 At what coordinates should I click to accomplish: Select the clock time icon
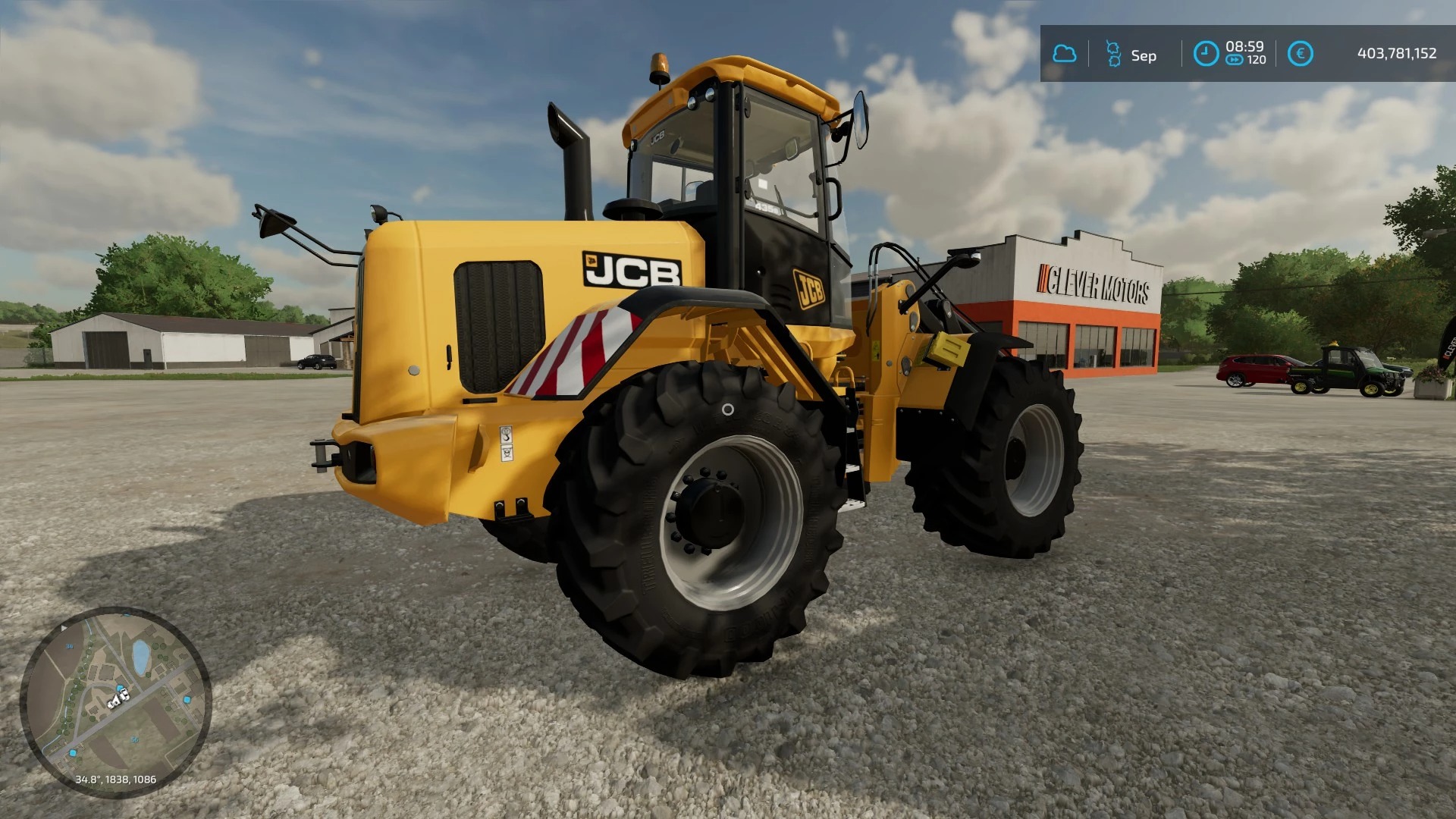click(1206, 54)
